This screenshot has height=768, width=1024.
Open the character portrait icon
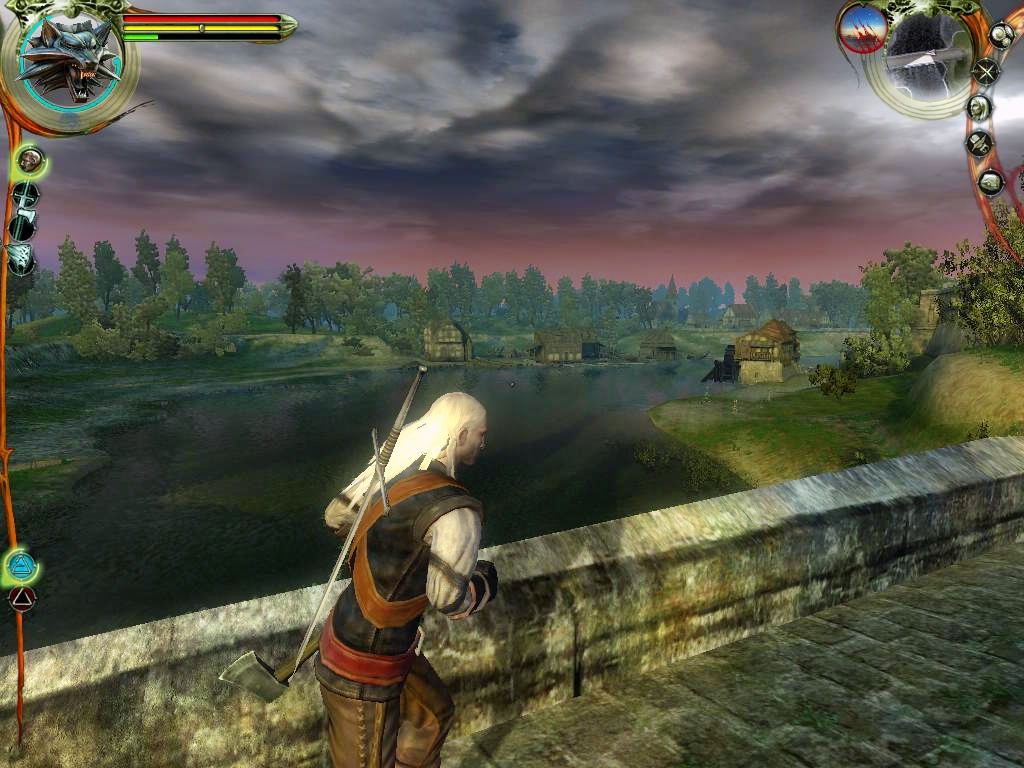979,107
